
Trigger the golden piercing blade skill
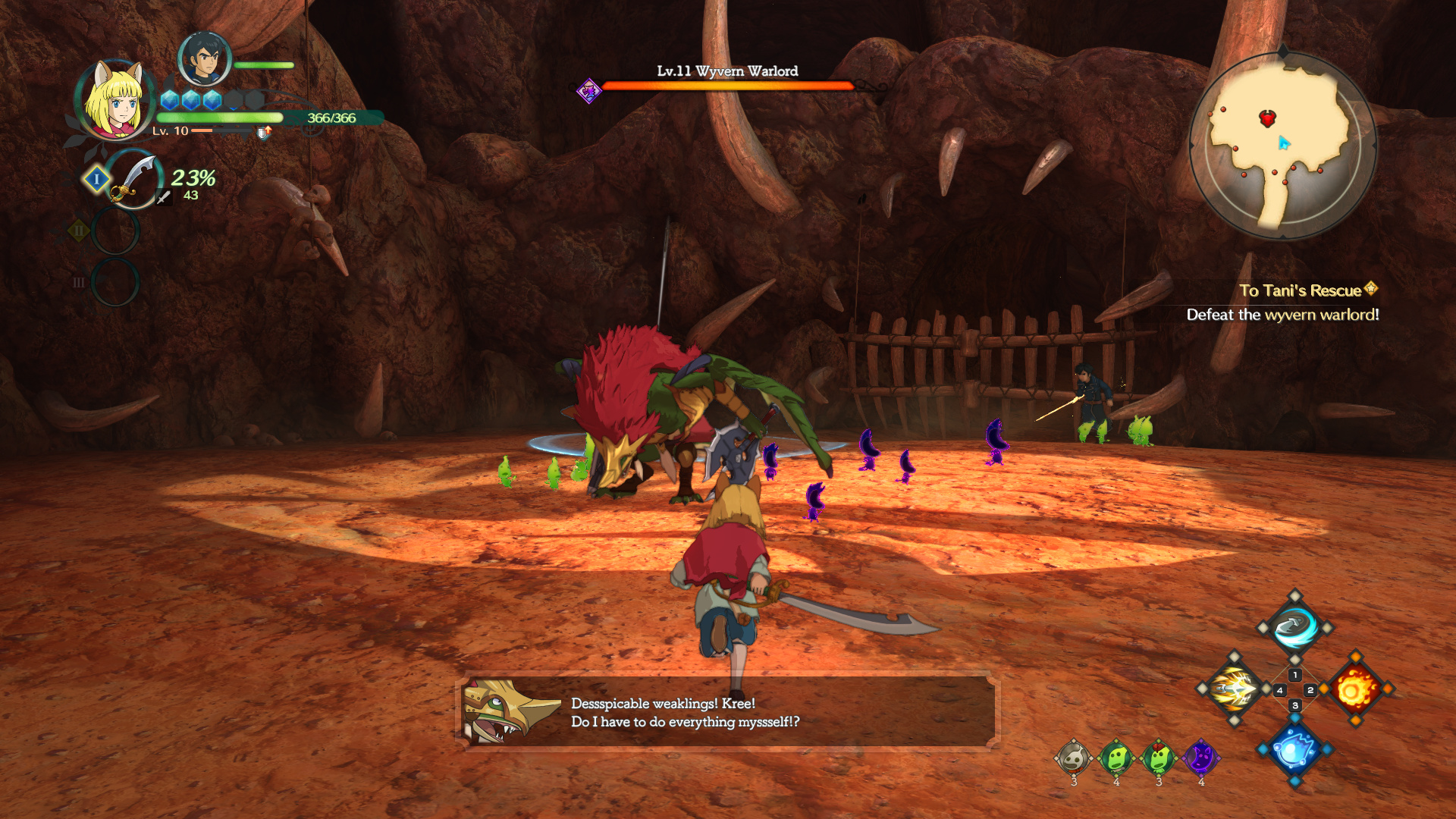1234,689
